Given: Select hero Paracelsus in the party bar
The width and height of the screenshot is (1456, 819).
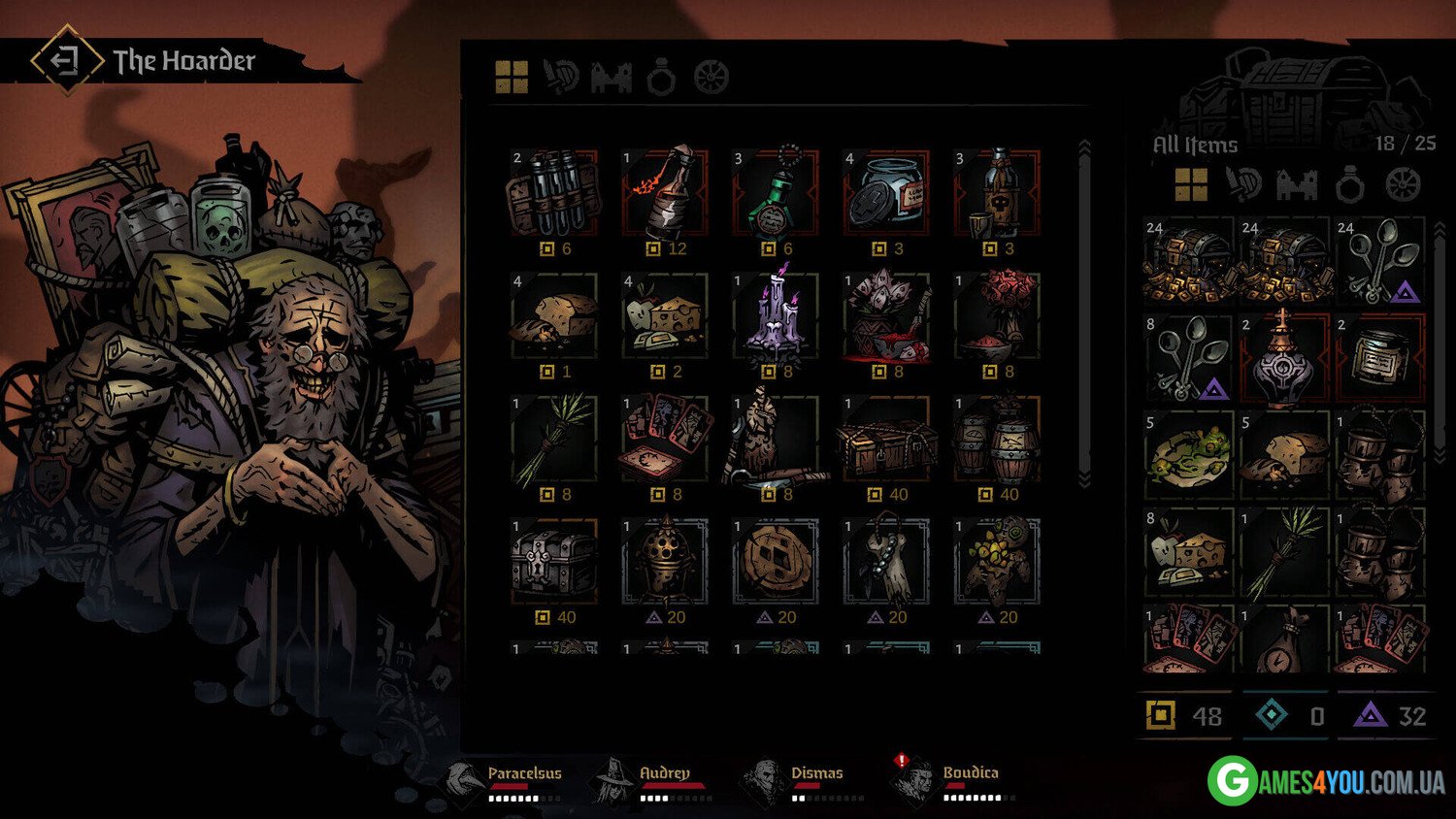Looking at the screenshot, I should [524, 773].
